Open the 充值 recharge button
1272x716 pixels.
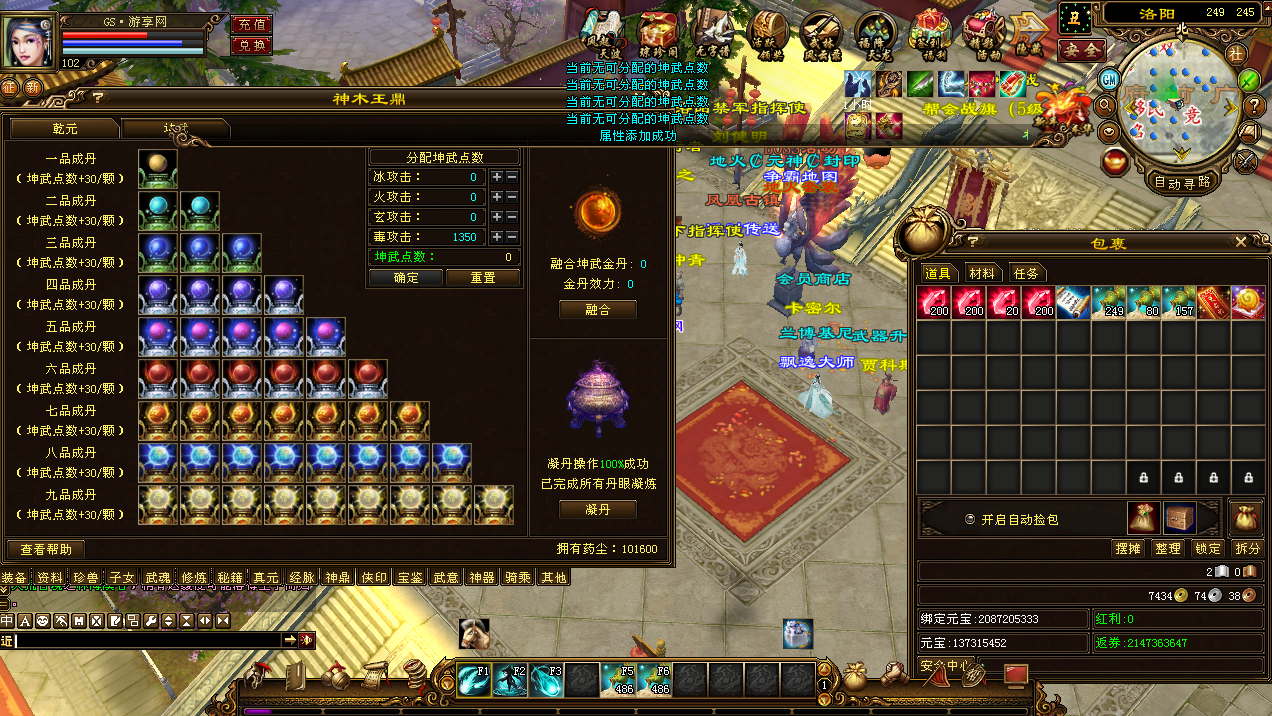[251, 25]
